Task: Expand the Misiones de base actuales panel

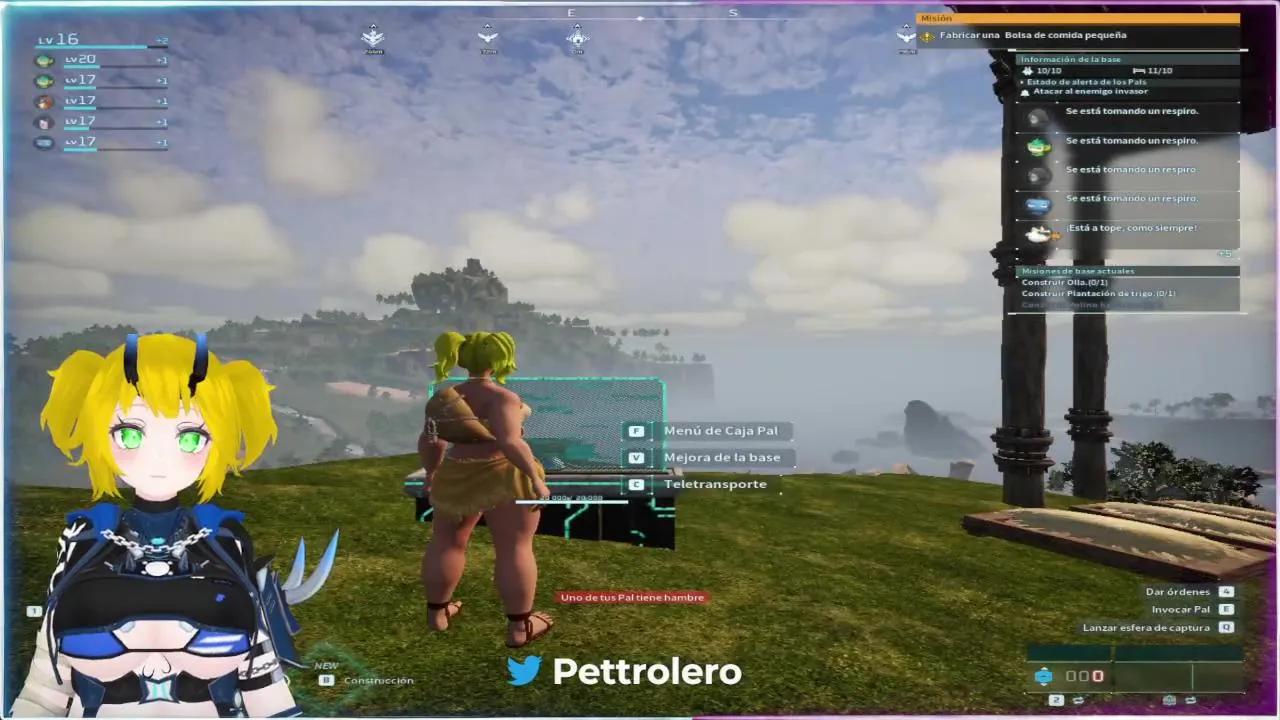Action: coord(1078,270)
